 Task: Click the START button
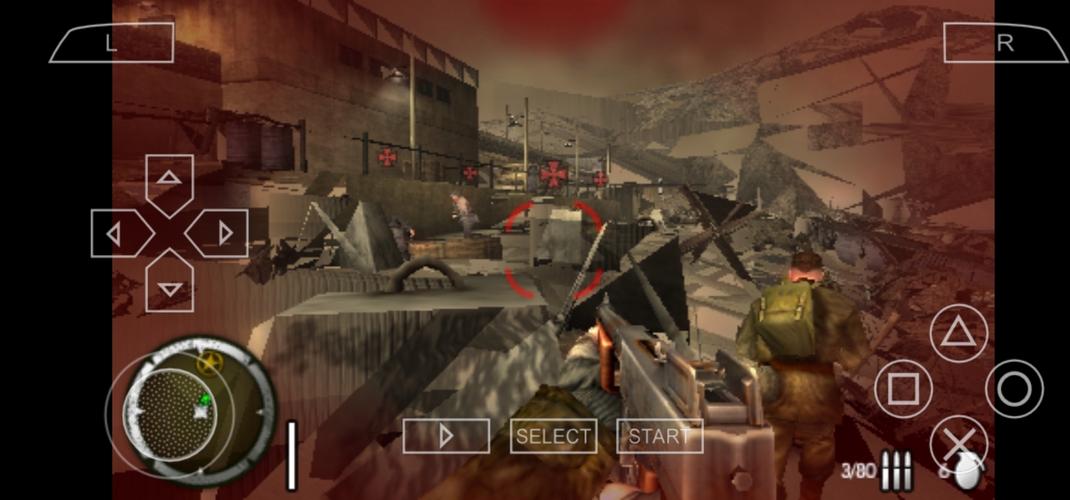pos(659,436)
